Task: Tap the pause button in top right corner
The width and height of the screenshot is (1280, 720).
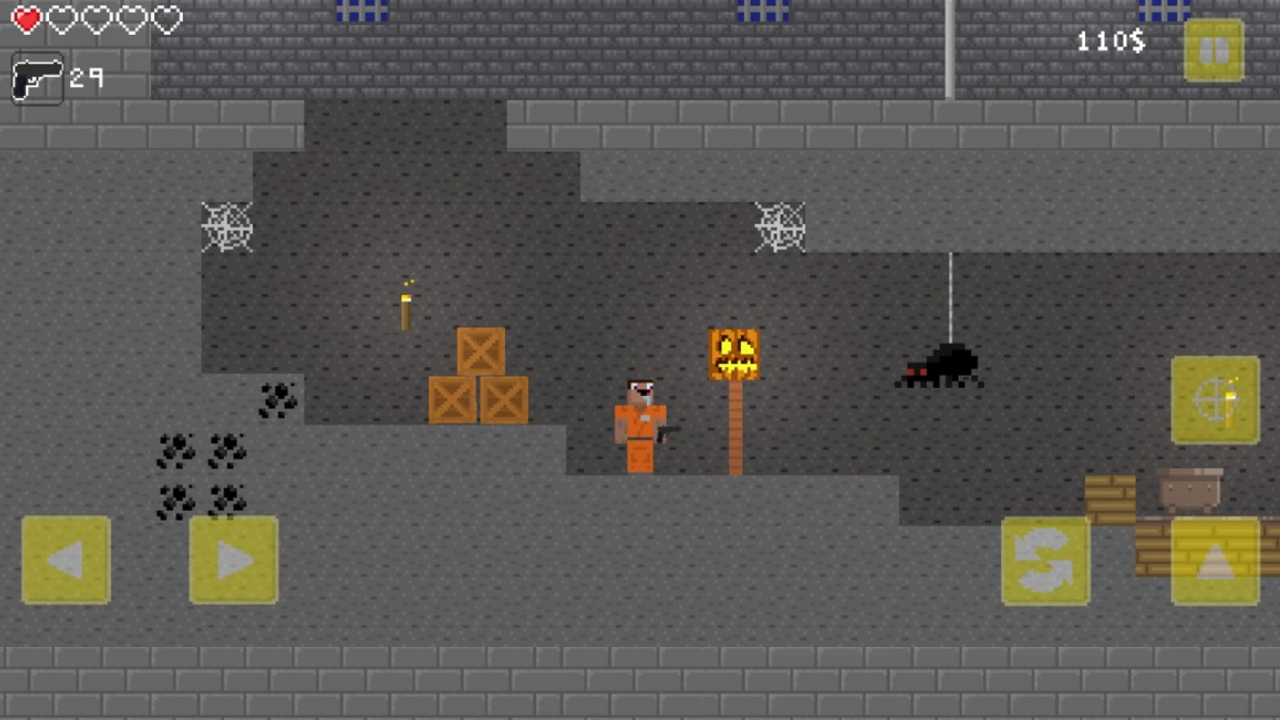Action: coord(1215,50)
